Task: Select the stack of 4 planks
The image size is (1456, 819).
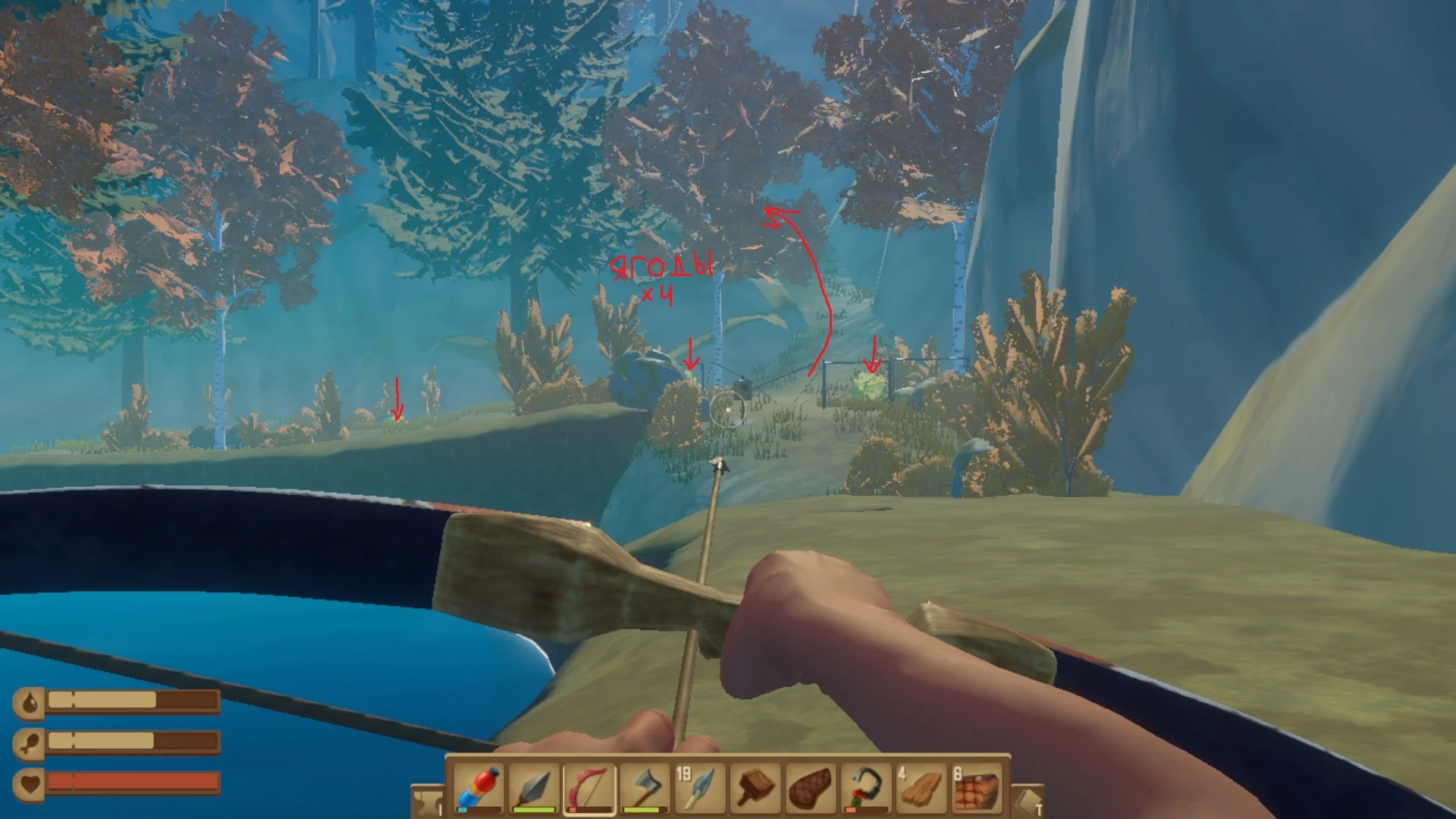Action: [921, 788]
